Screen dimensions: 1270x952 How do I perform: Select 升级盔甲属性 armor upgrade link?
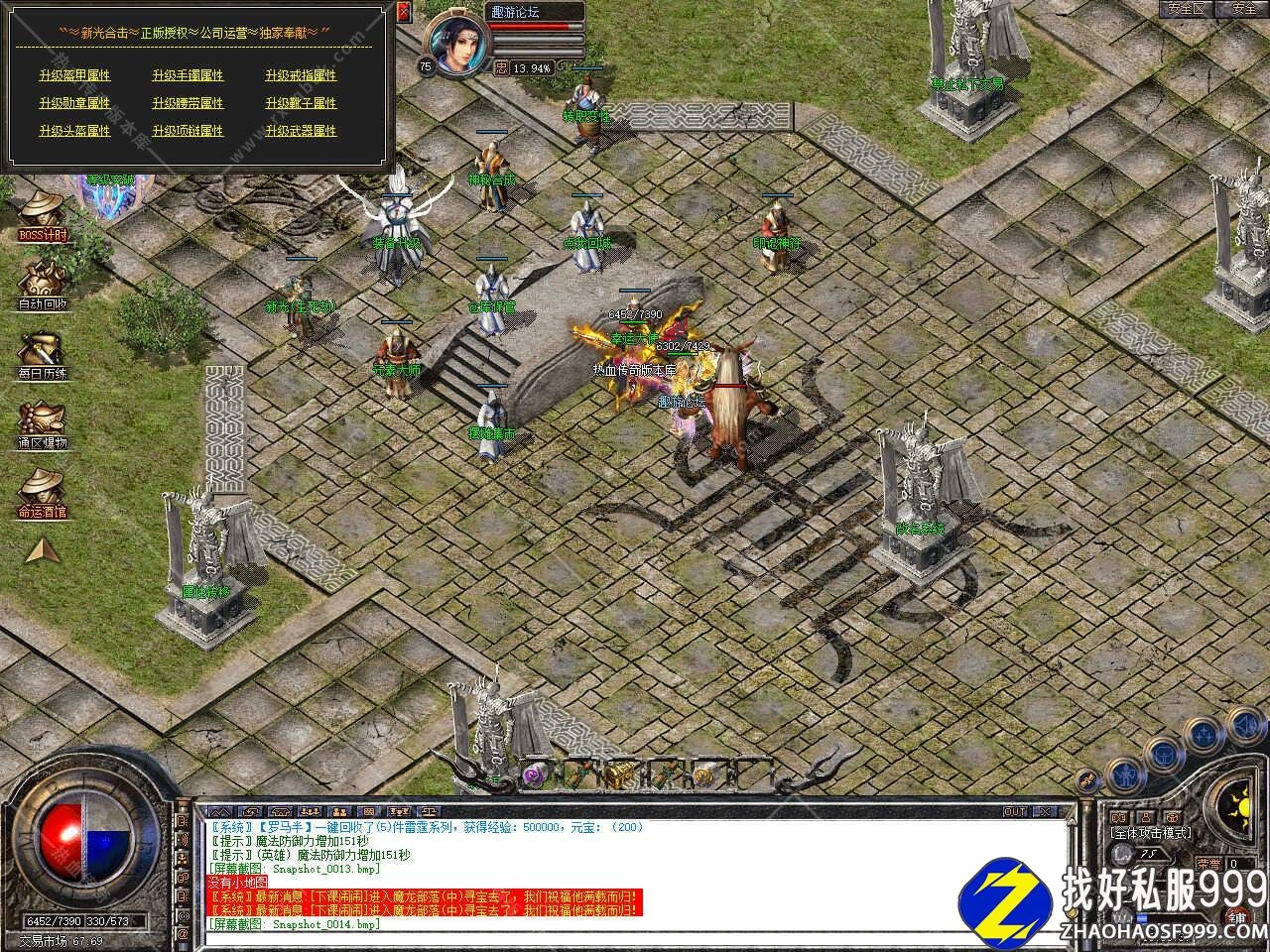pyautogui.click(x=74, y=75)
